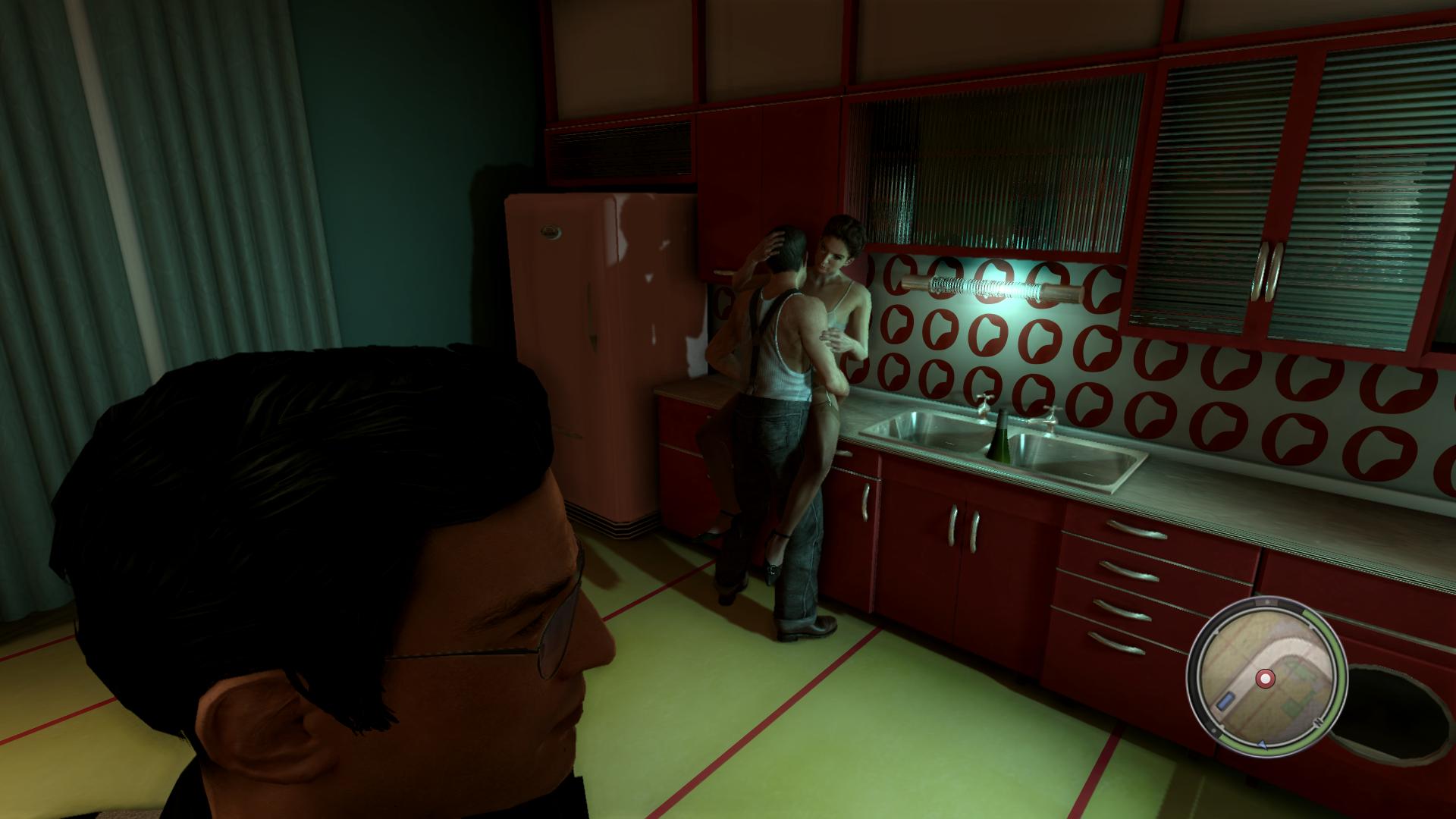Select the red player marker on the minimap
1456x819 pixels.
tap(1265, 679)
